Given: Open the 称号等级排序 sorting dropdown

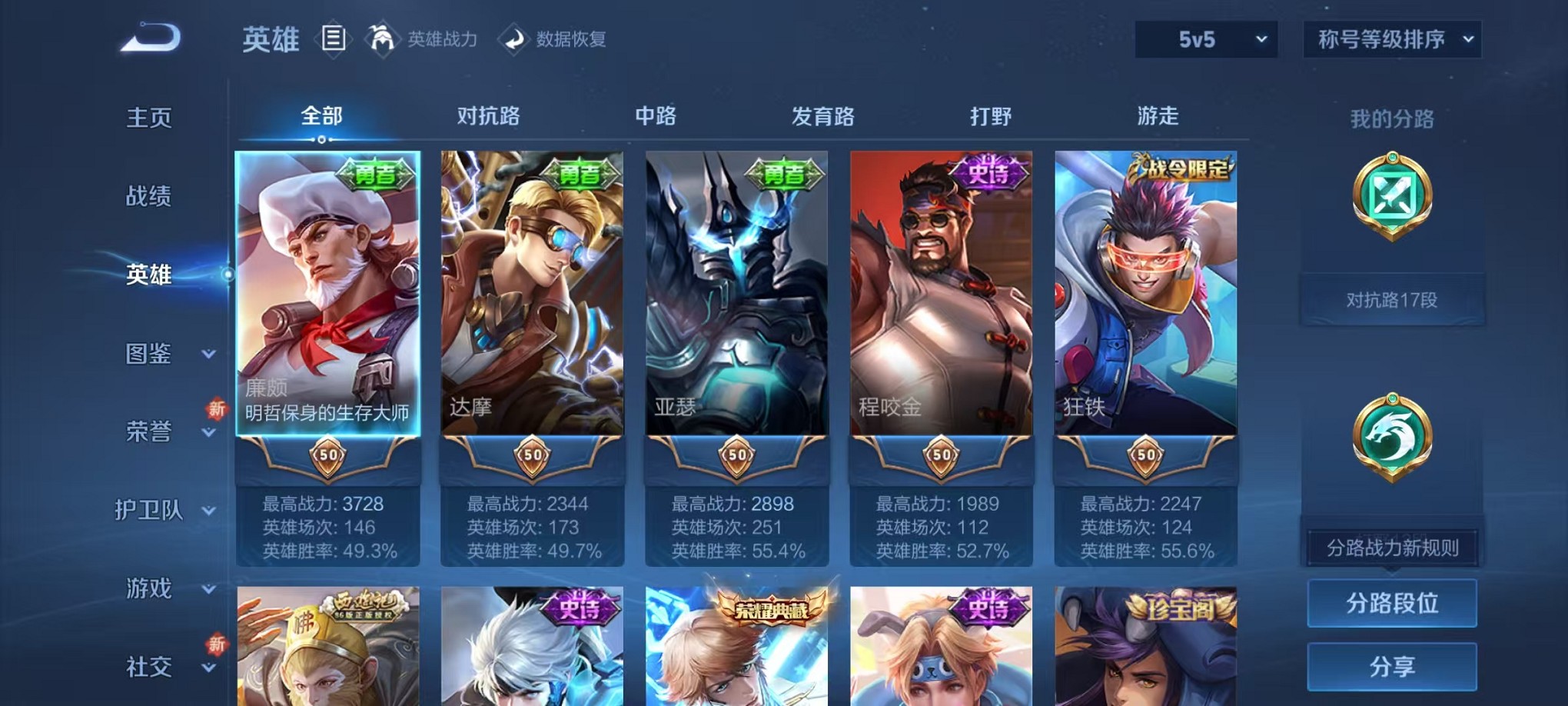Looking at the screenshot, I should (1391, 38).
